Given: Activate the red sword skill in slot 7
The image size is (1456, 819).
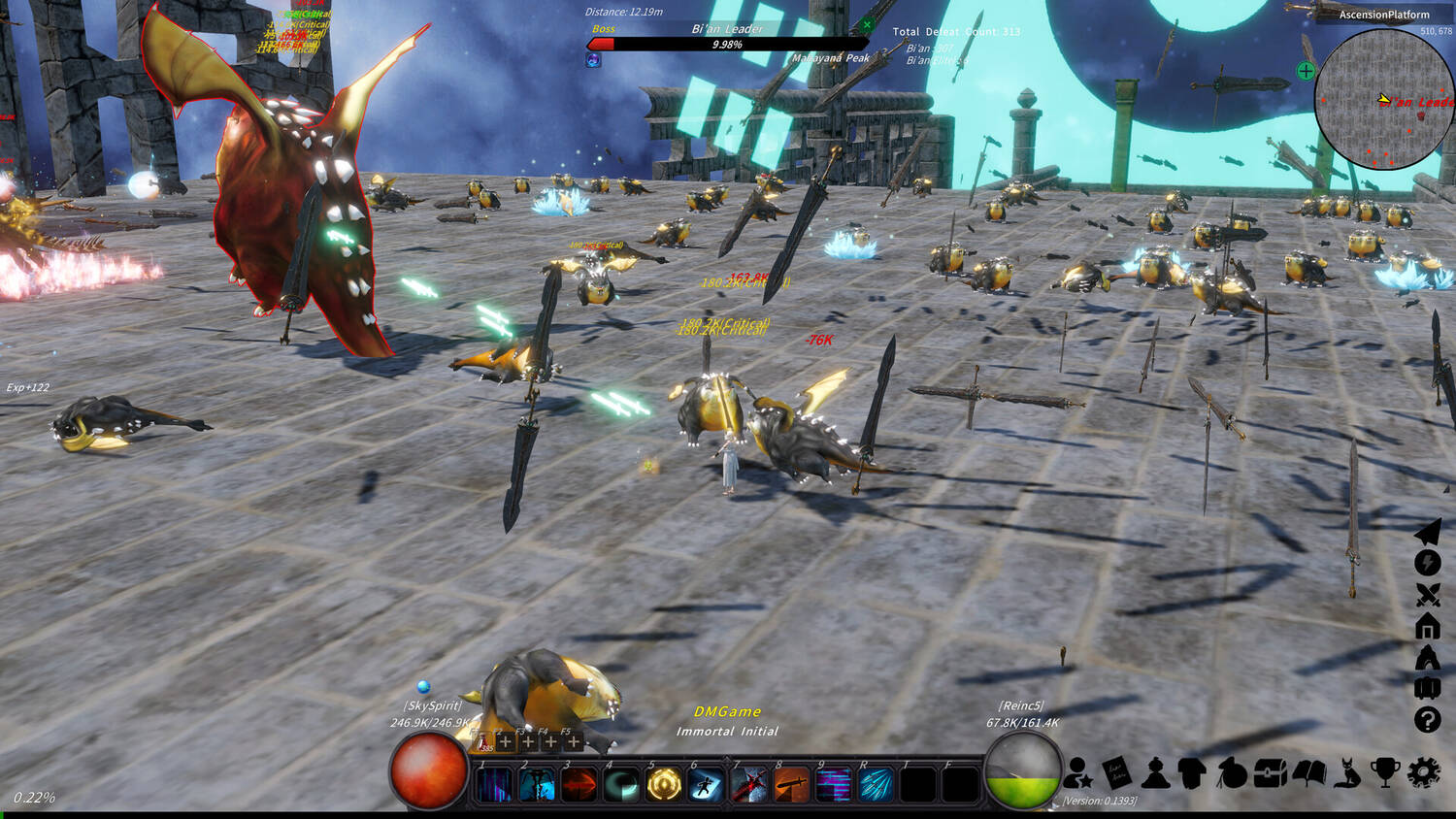Looking at the screenshot, I should tap(749, 784).
